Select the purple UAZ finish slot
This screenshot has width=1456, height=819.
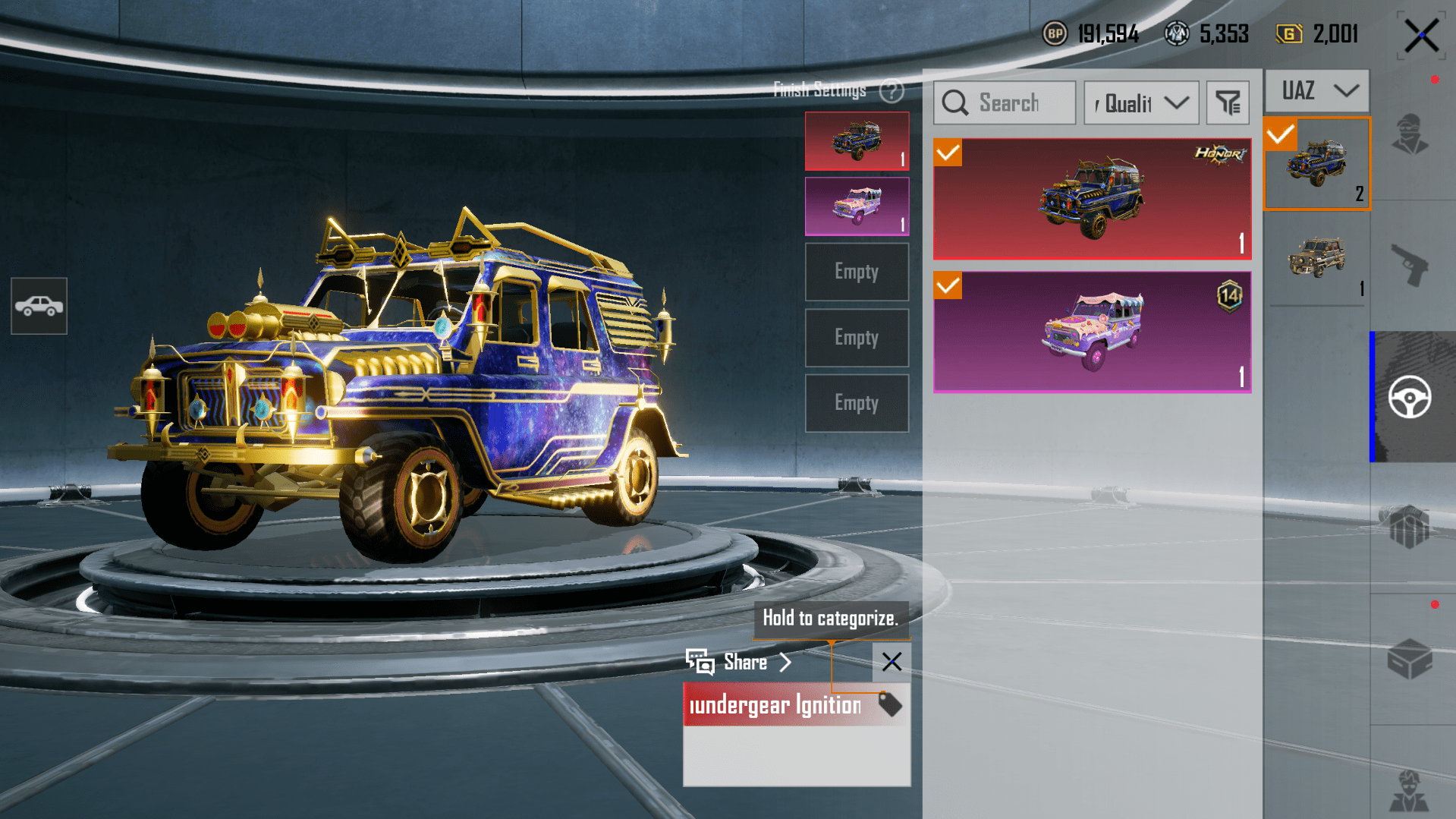pyautogui.click(x=857, y=206)
